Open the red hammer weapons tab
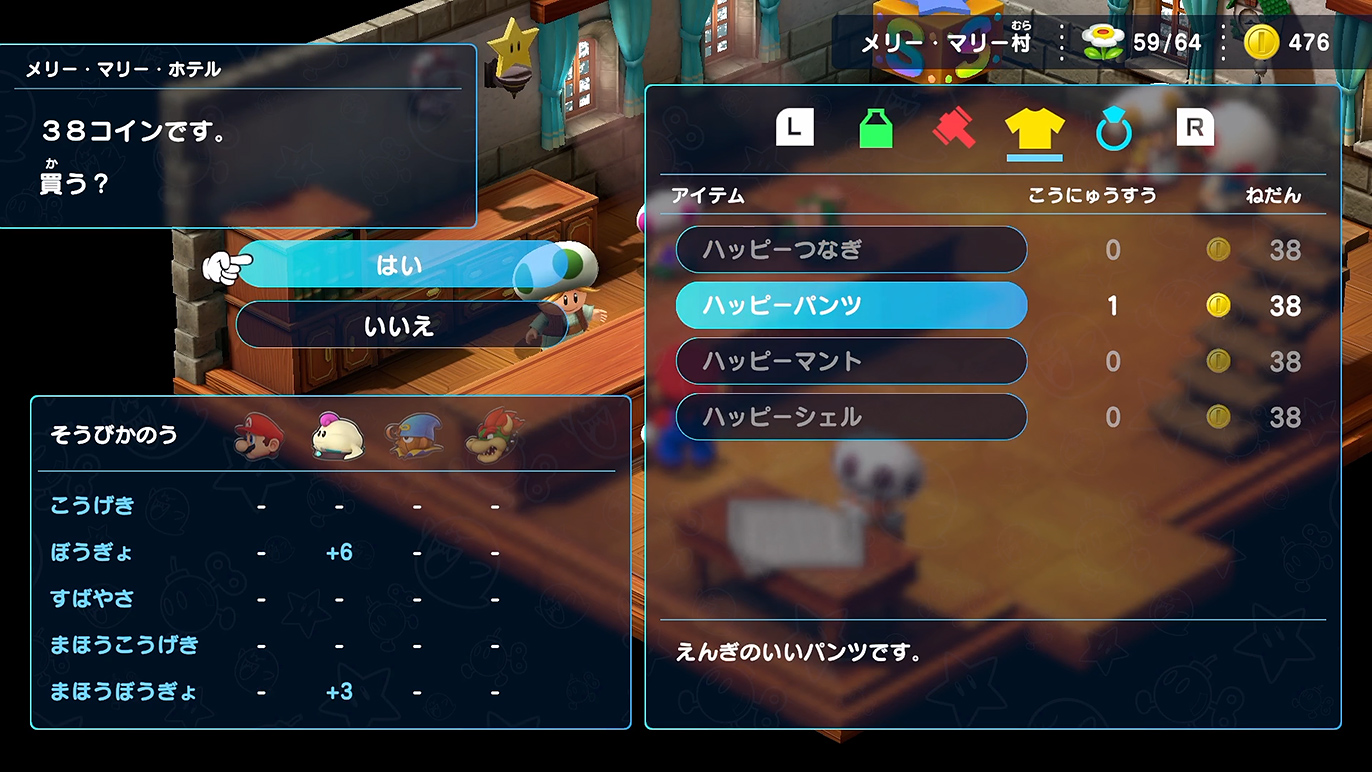 (x=954, y=129)
